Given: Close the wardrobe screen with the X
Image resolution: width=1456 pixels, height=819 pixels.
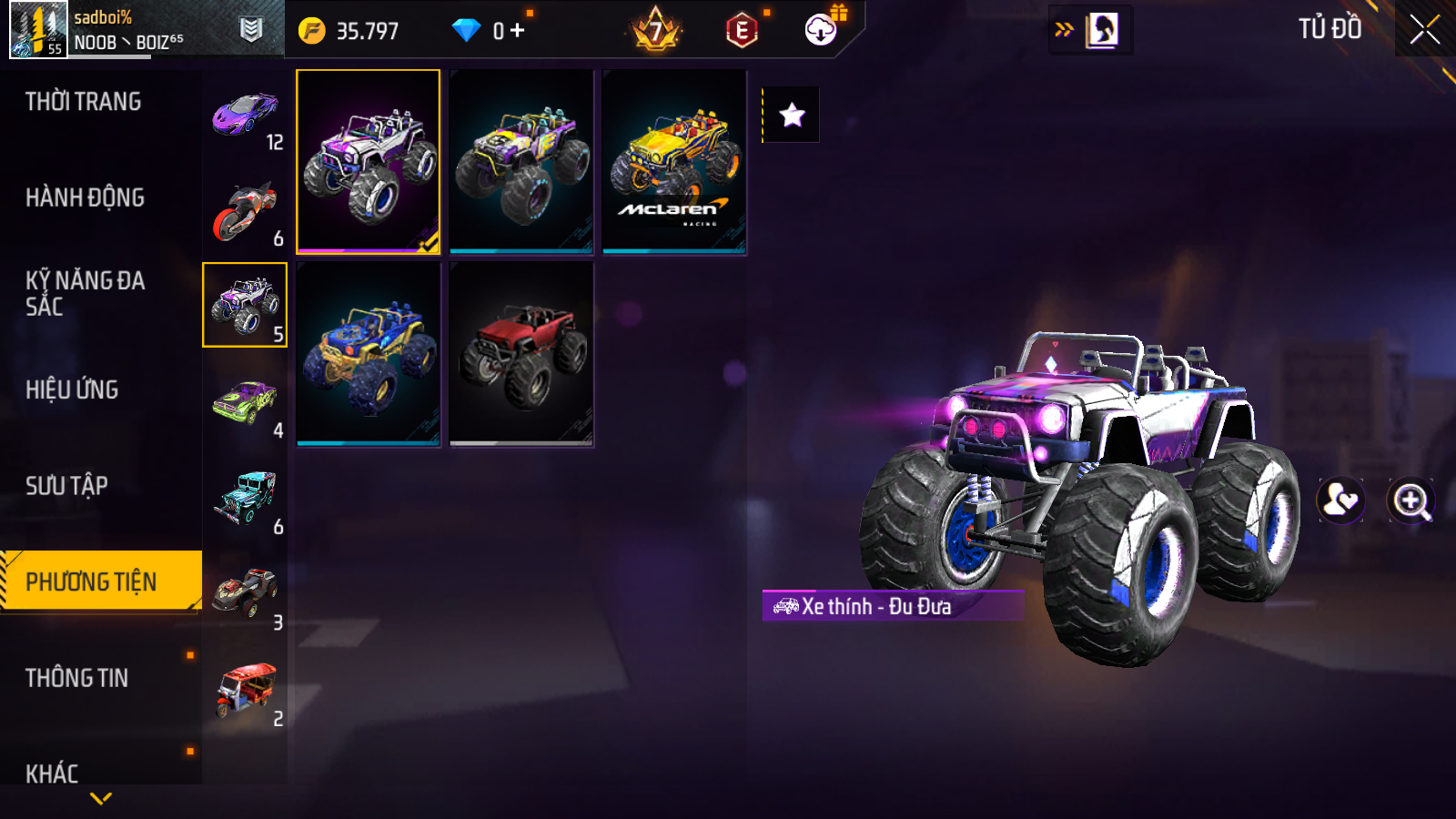Looking at the screenshot, I should (1424, 30).
